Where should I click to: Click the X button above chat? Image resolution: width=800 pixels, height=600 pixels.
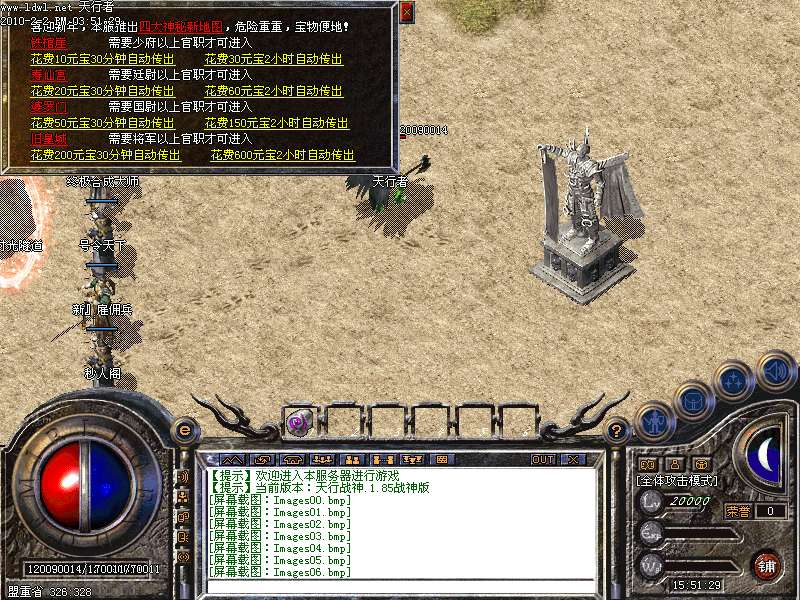coord(574,459)
